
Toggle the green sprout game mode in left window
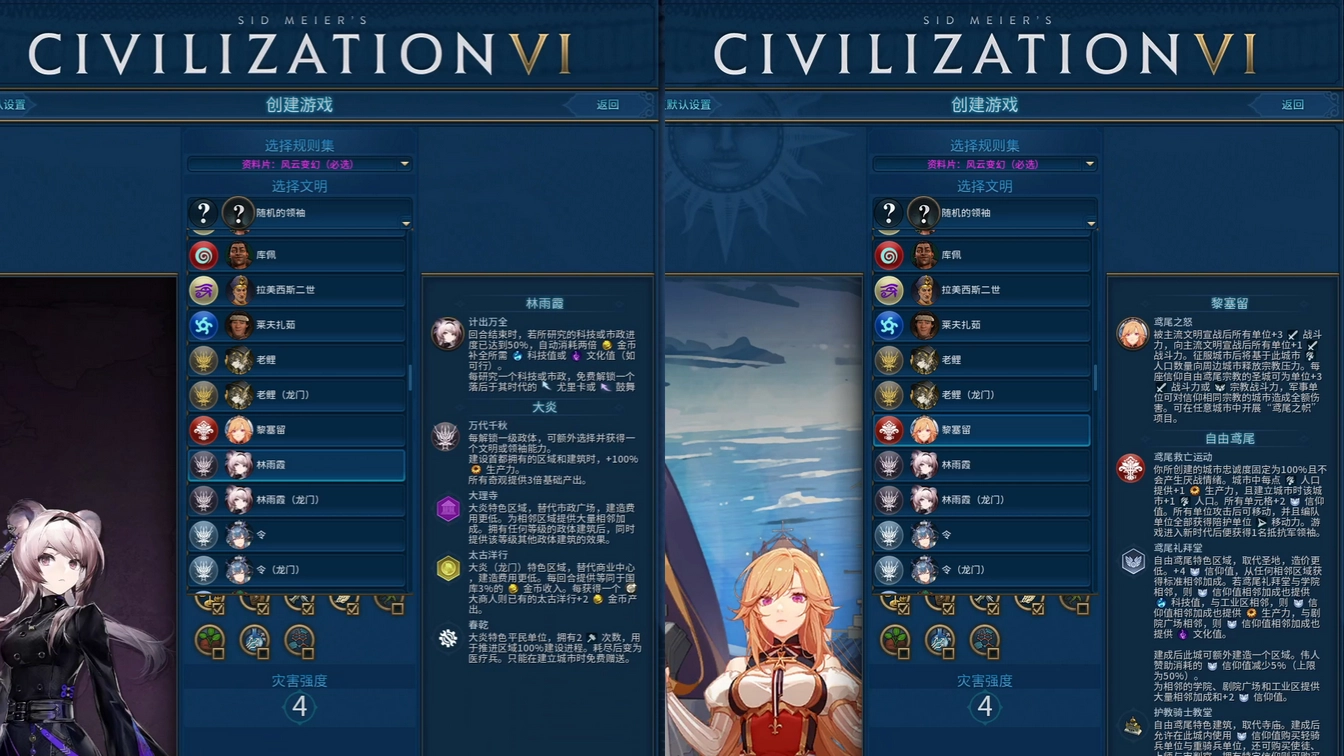tap(210, 639)
